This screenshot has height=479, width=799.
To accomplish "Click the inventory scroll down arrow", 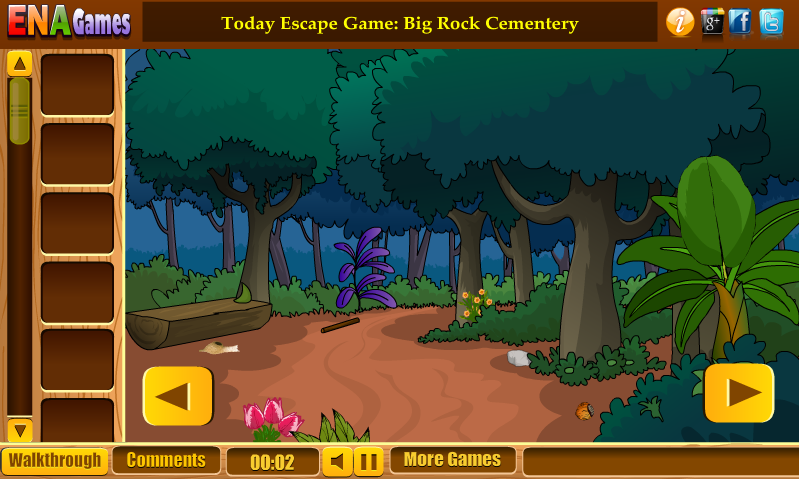I will point(19,431).
